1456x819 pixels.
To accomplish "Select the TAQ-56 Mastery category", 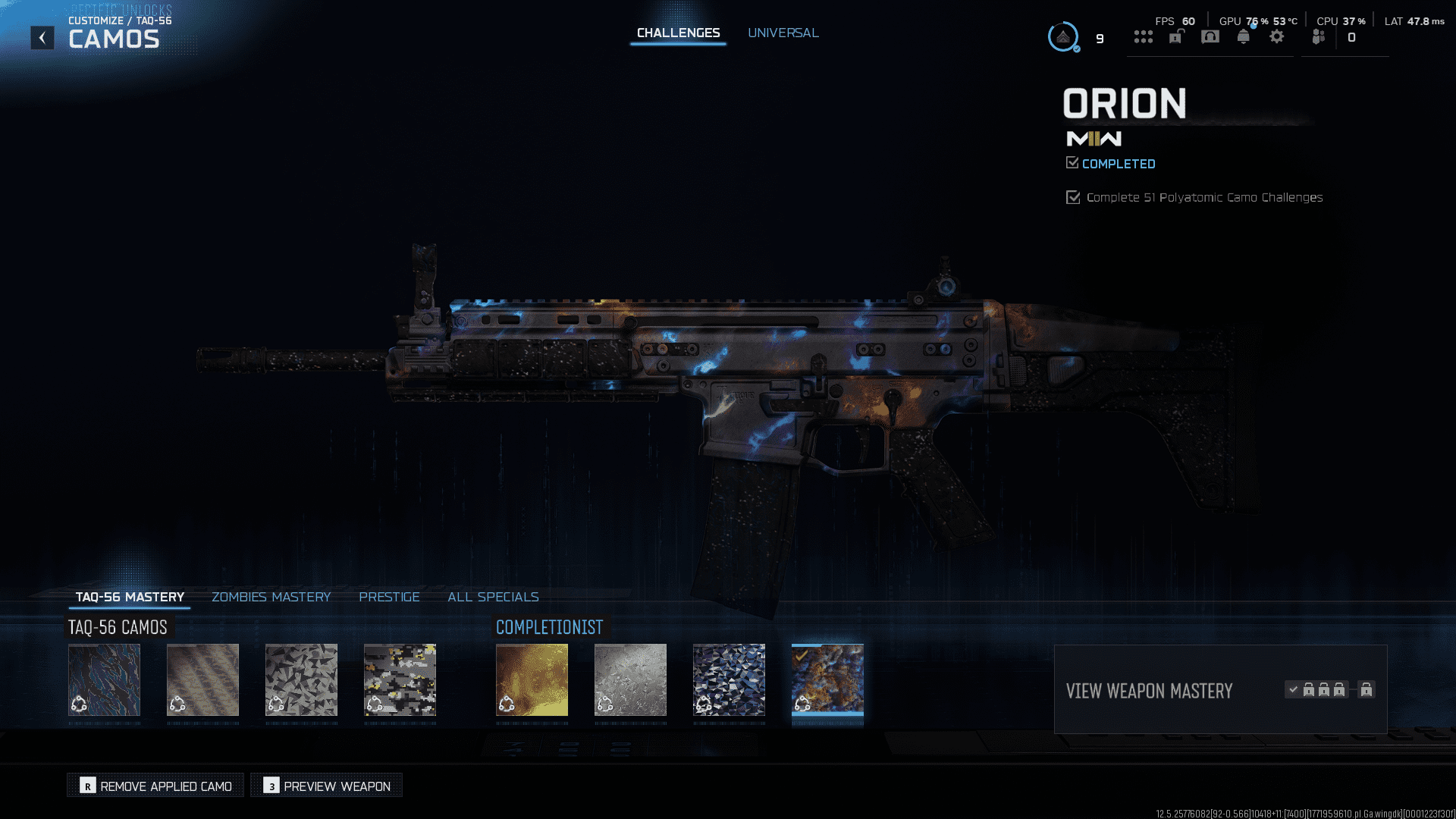I will (130, 598).
